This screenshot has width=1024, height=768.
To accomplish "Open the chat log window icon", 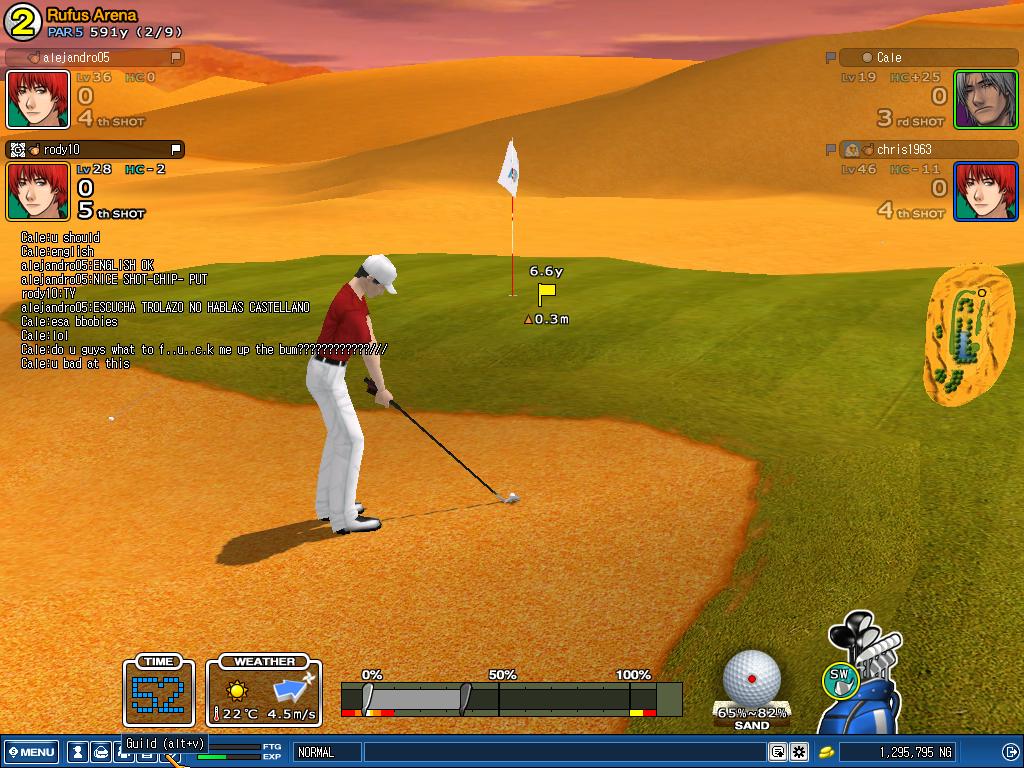I will tap(777, 752).
